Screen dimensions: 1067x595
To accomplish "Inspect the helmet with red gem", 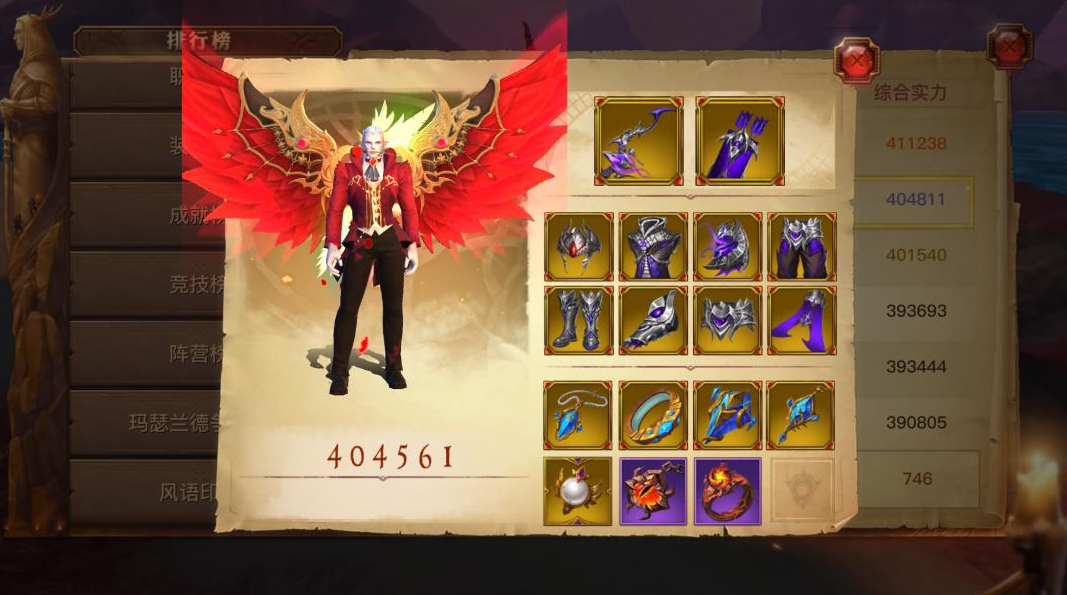I will (x=579, y=246).
